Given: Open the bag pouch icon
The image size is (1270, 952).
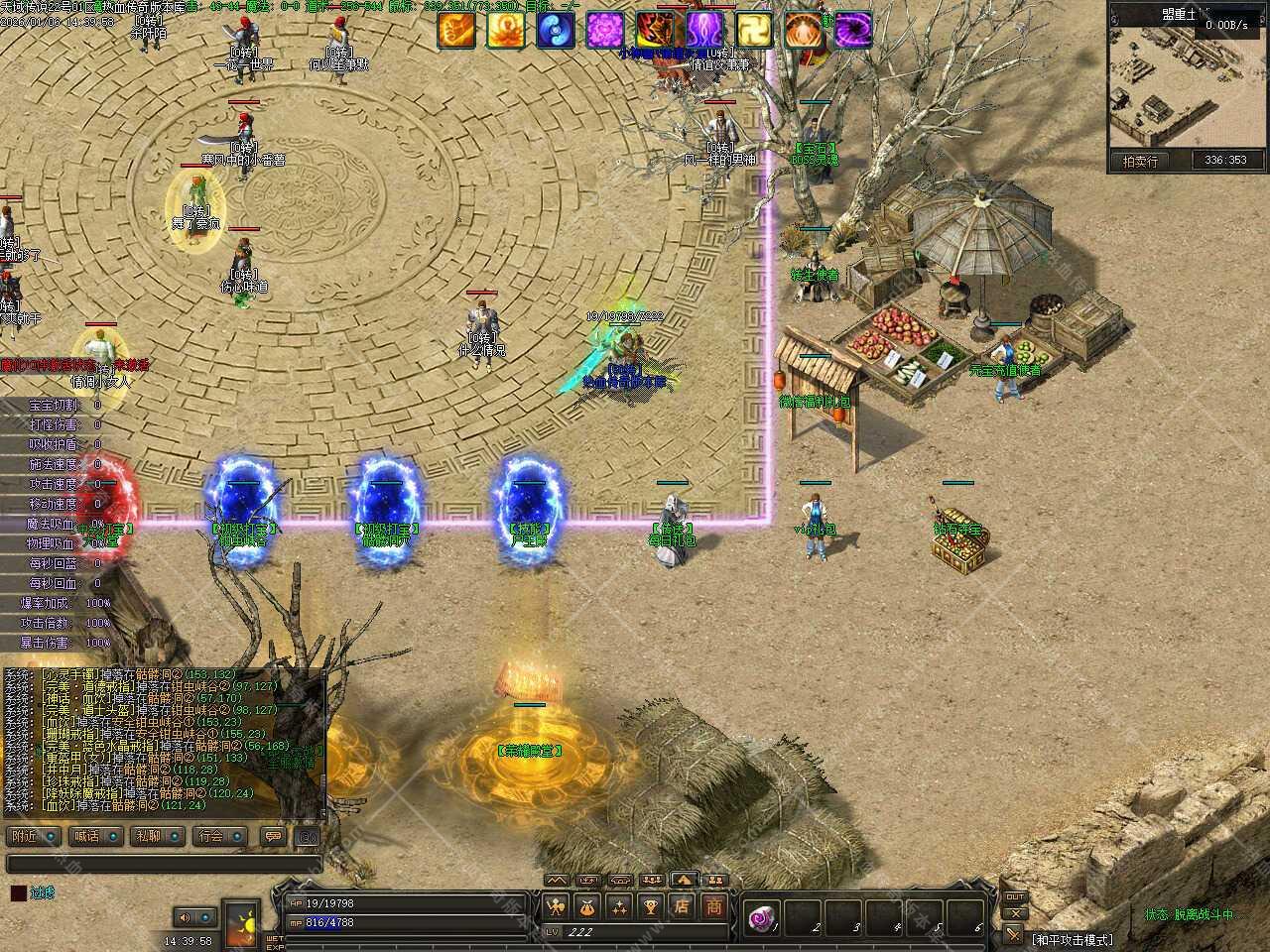Looking at the screenshot, I should [586, 906].
